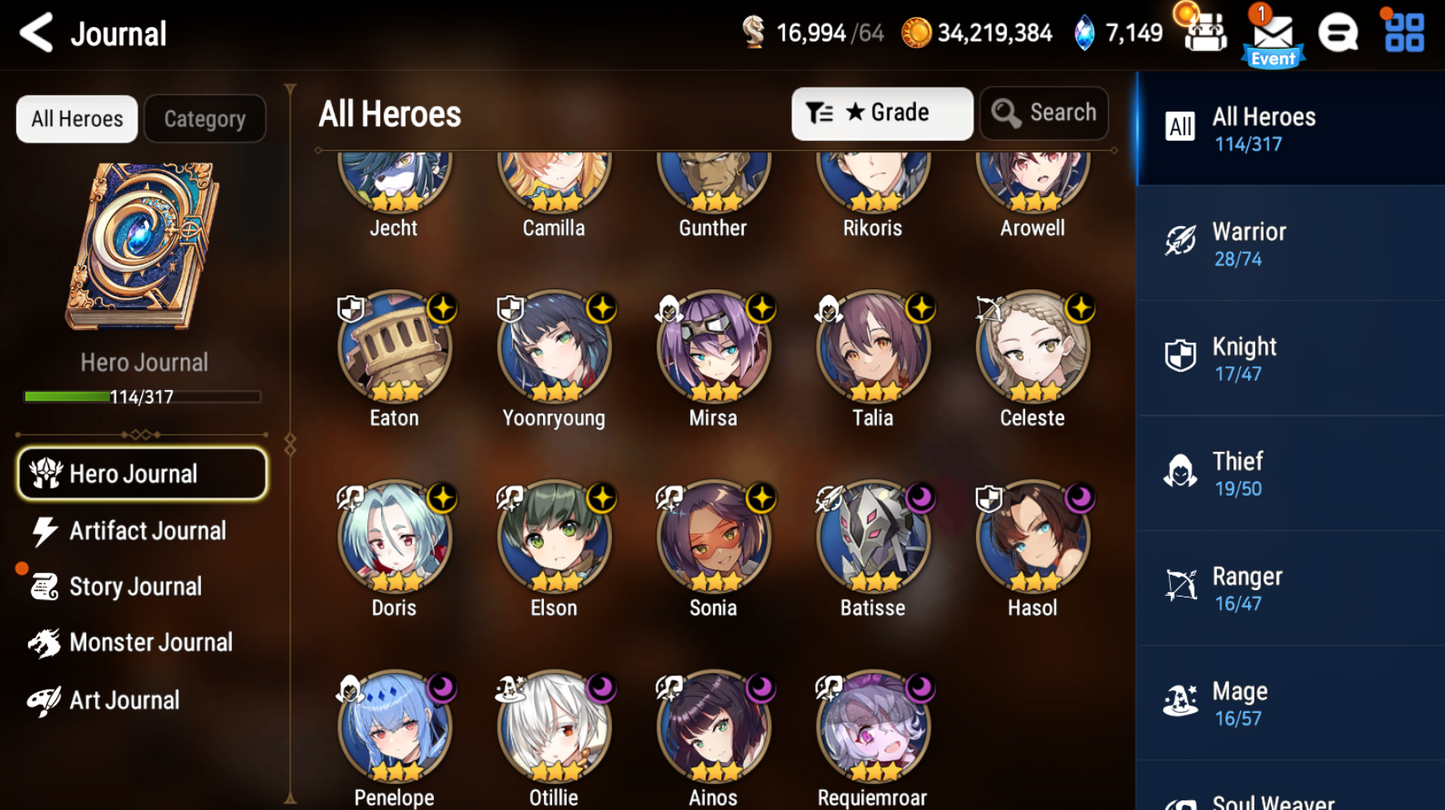The height and width of the screenshot is (810, 1445).
Task: Switch to the All Heroes filter tab
Action: [76, 118]
